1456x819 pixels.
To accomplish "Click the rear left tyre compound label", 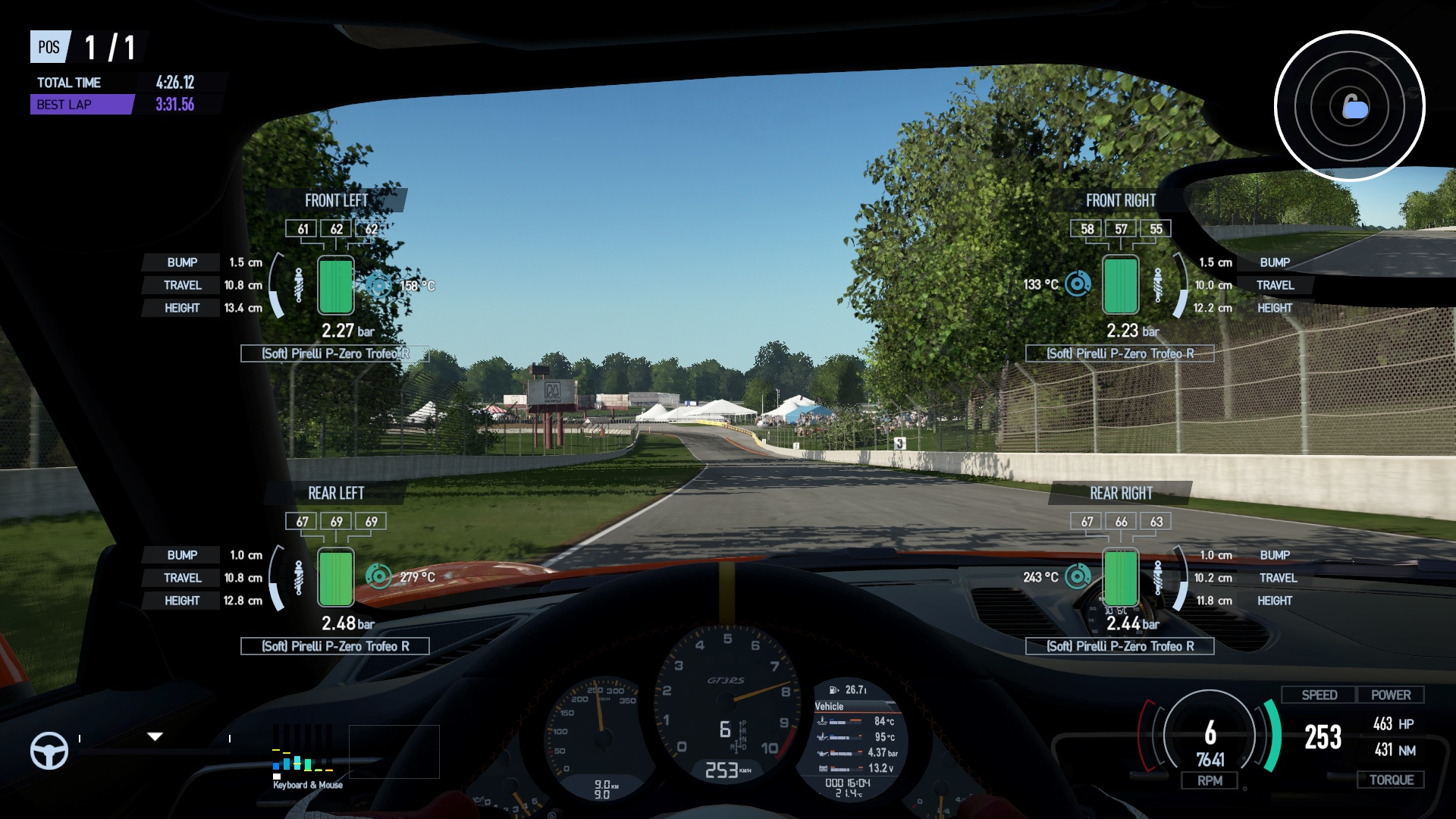I will 335,646.
